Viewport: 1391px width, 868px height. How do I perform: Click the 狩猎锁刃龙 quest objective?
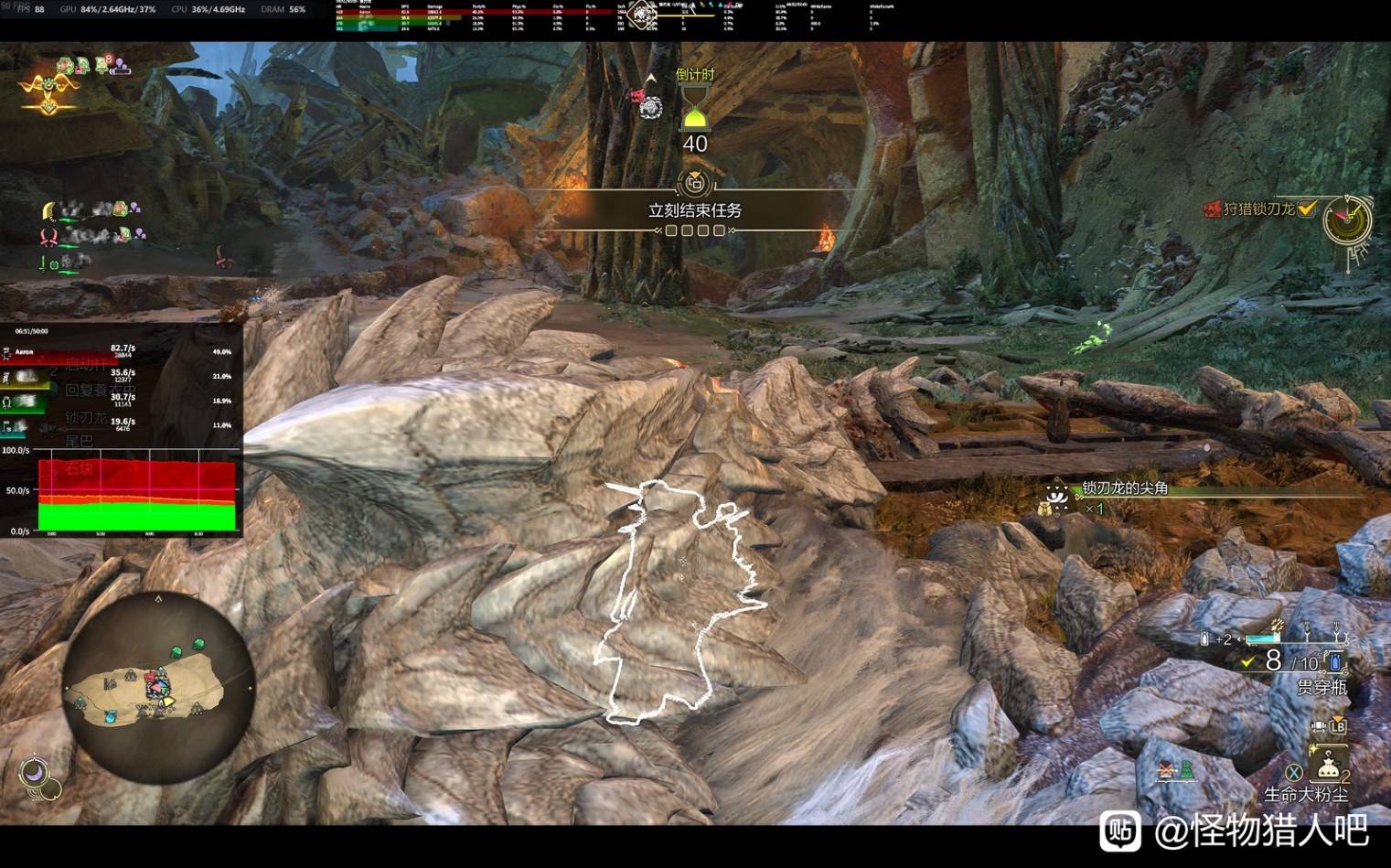point(1259,209)
